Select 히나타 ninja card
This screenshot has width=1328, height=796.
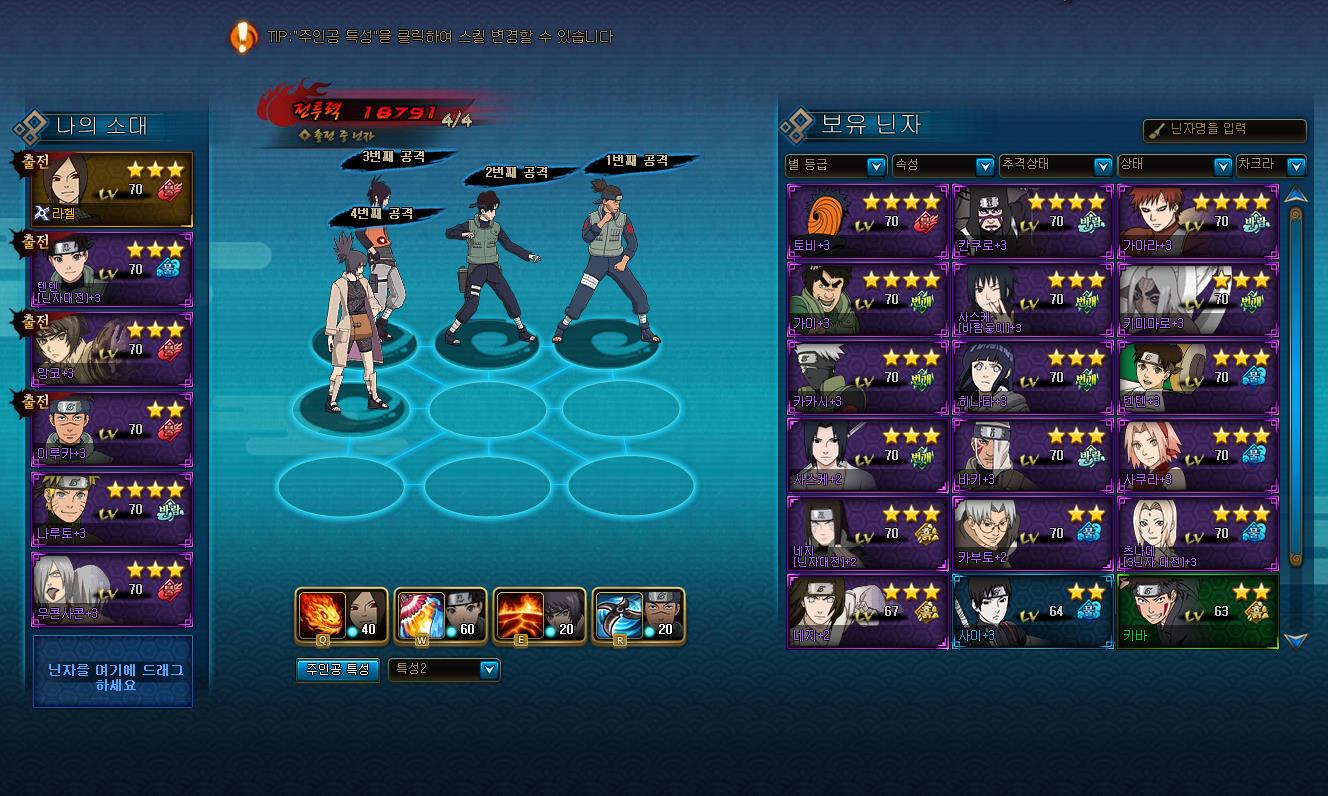pyautogui.click(x=1032, y=377)
